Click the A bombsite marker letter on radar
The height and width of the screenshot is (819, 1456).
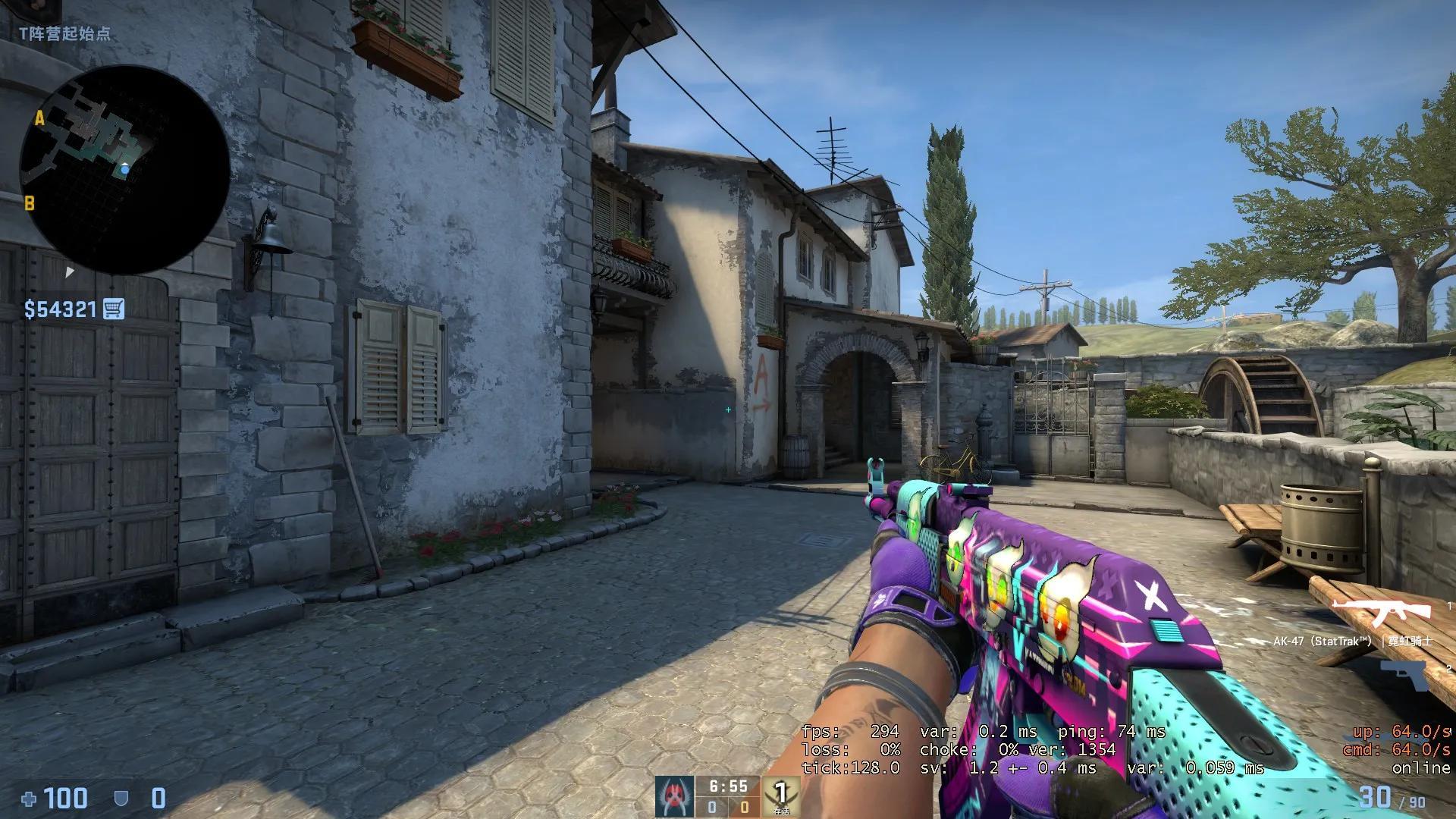point(41,118)
